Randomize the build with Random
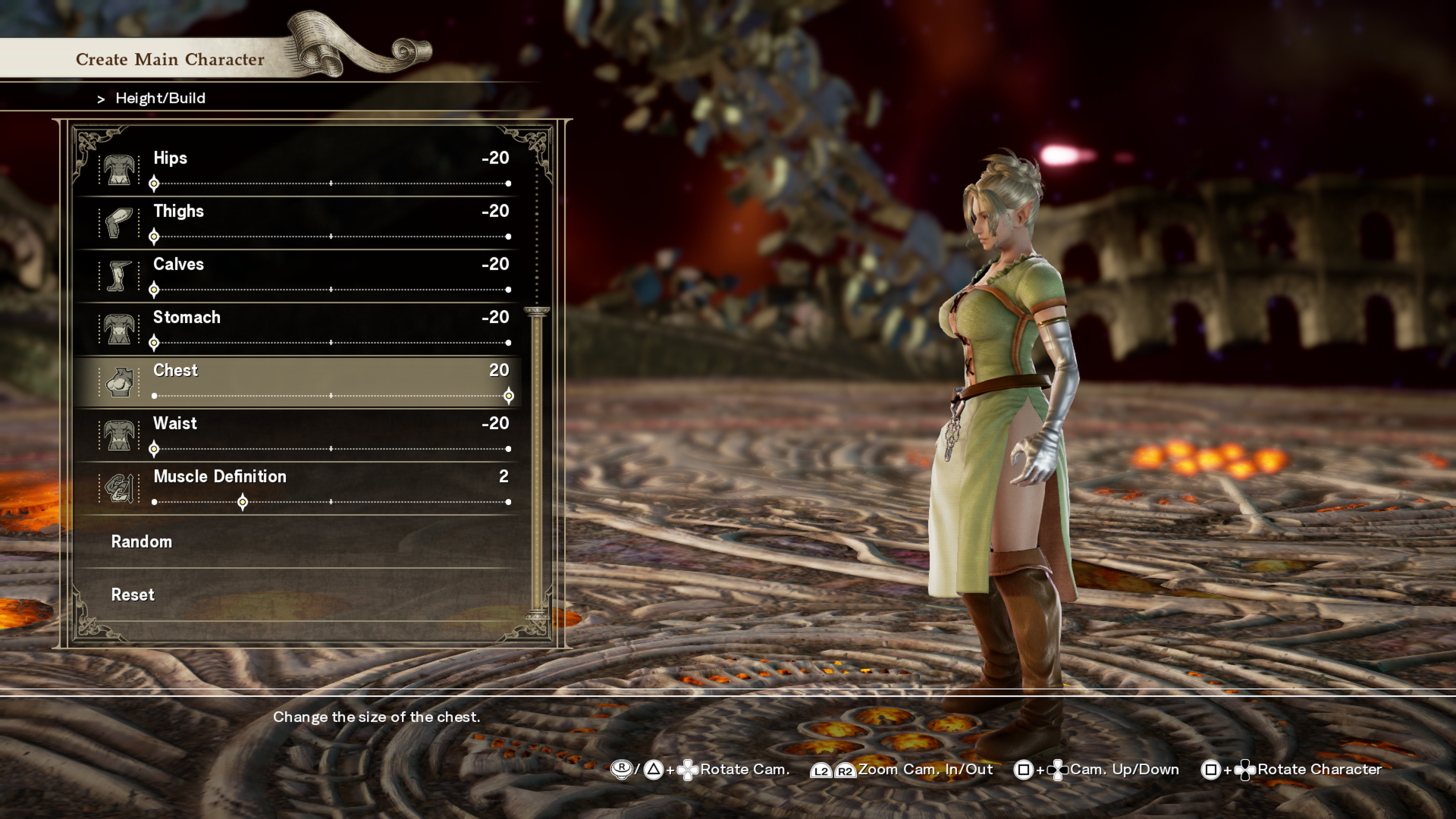The width and height of the screenshot is (1456, 819). [x=142, y=541]
